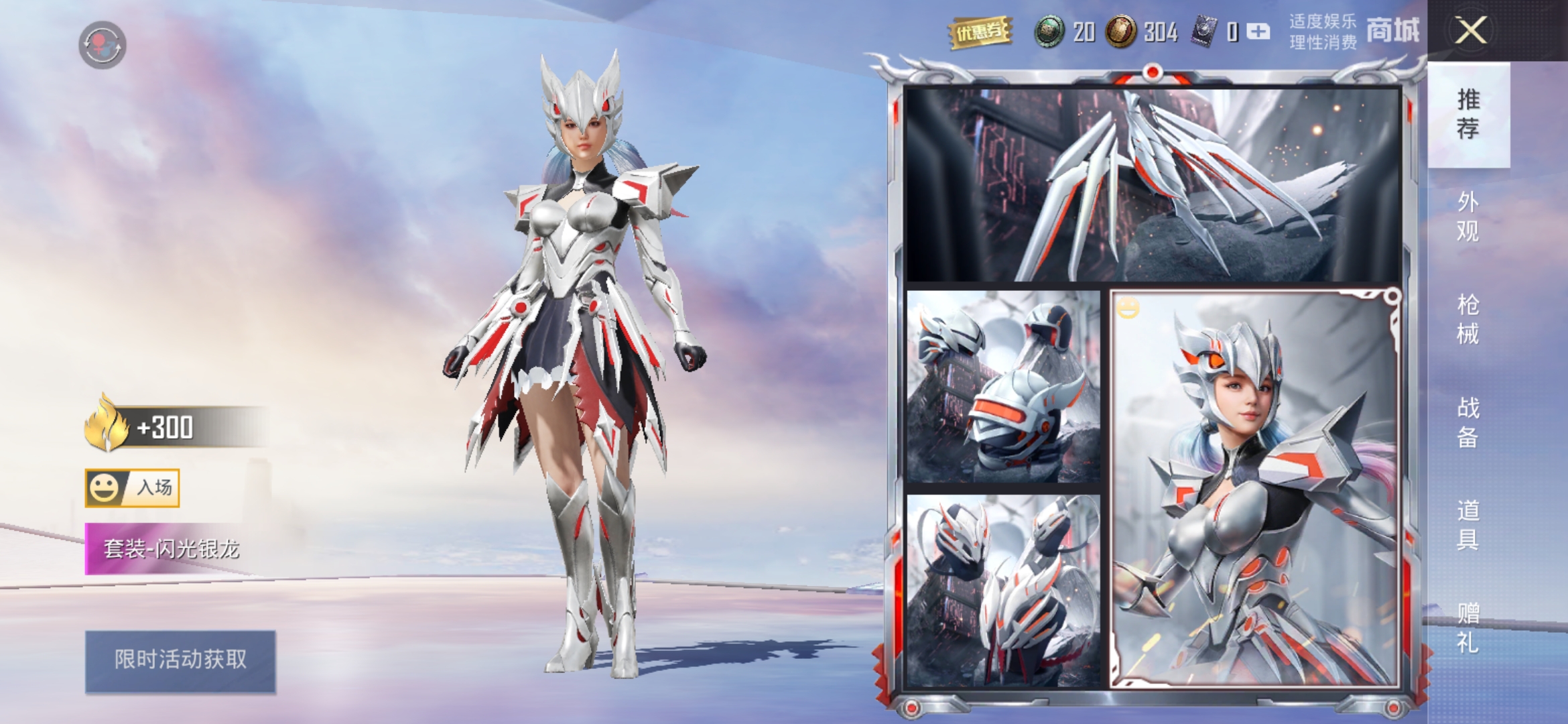This screenshot has height=724, width=1568.
Task: Switch to the 推荐 tab
Action: [x=1467, y=114]
